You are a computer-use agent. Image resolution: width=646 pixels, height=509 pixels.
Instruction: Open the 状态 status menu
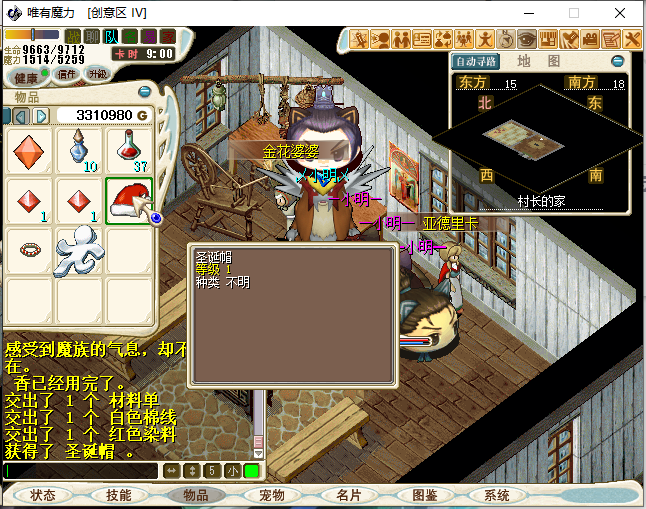43,495
